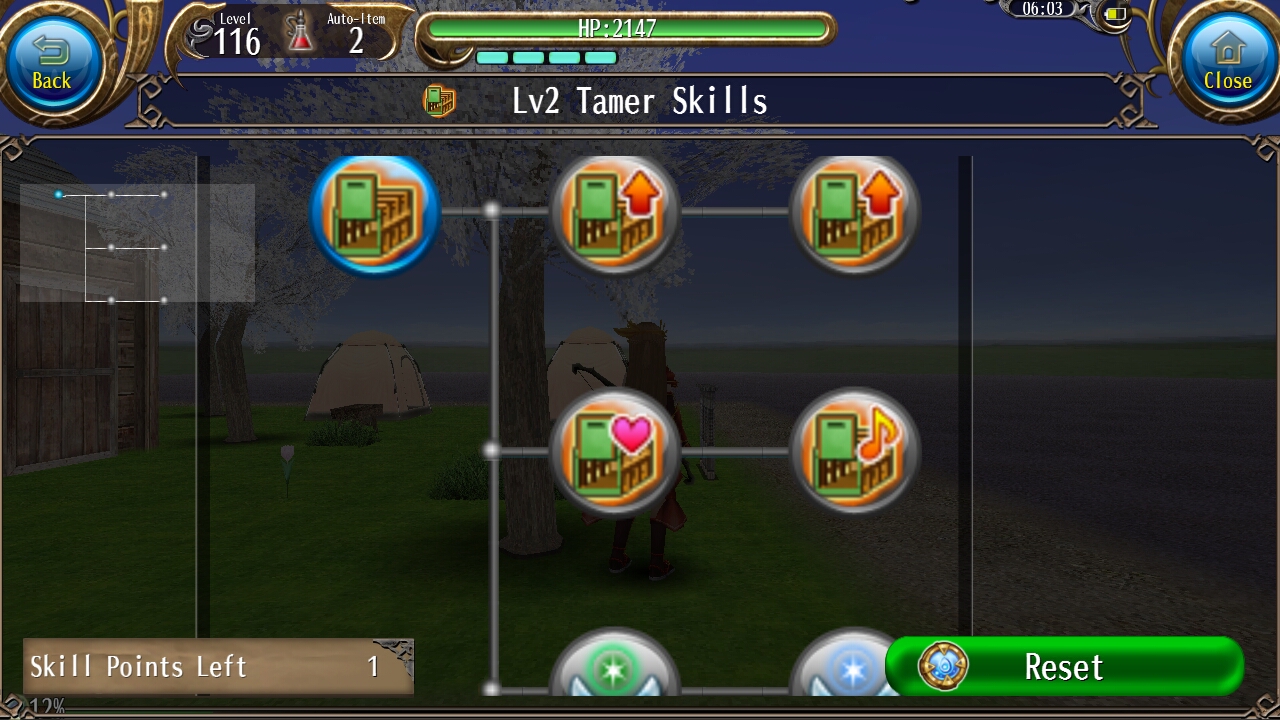Select the heart Taming skill node
Viewport: 1280px width, 720px height.
pos(614,452)
